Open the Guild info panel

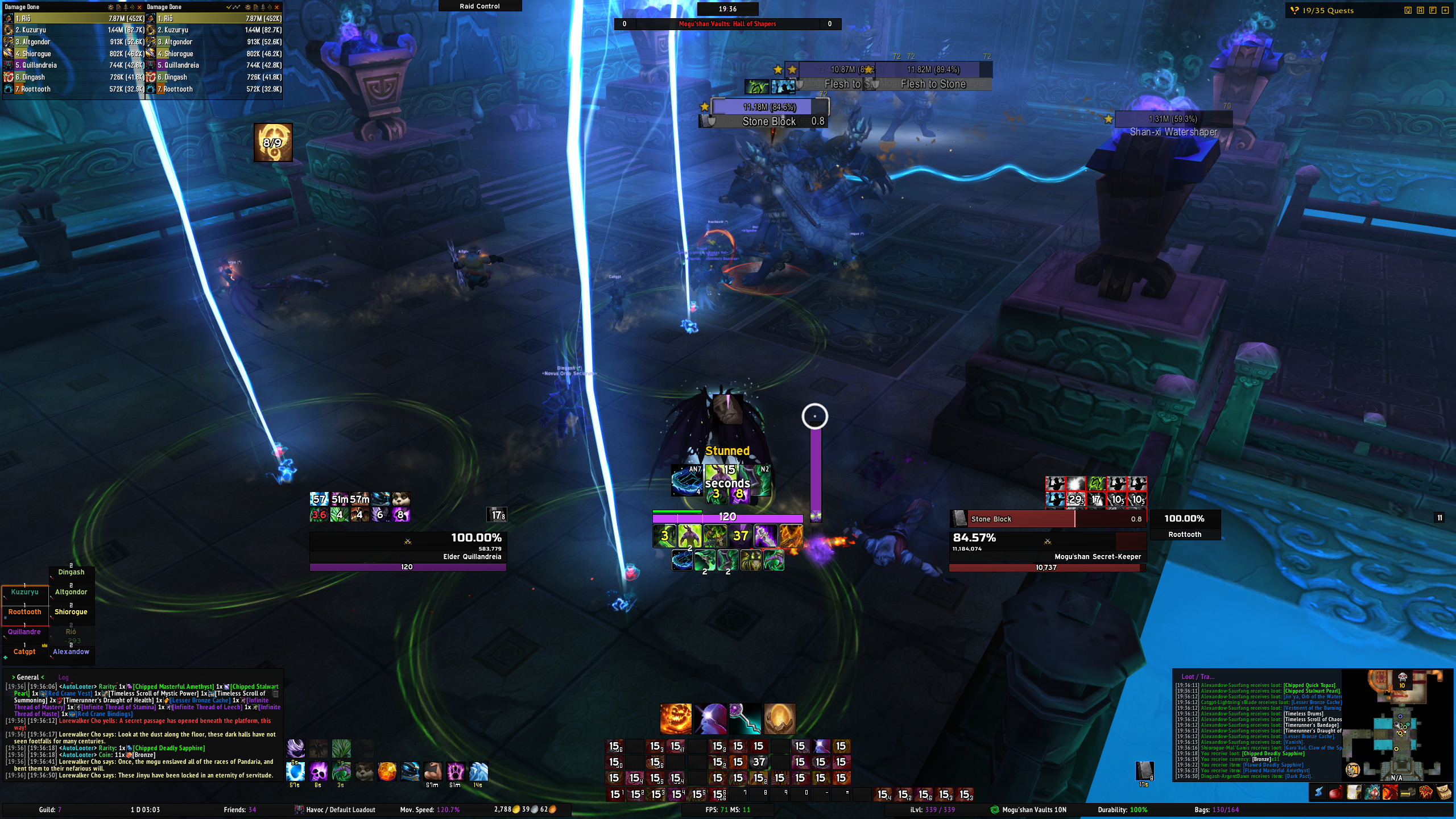click(50, 810)
